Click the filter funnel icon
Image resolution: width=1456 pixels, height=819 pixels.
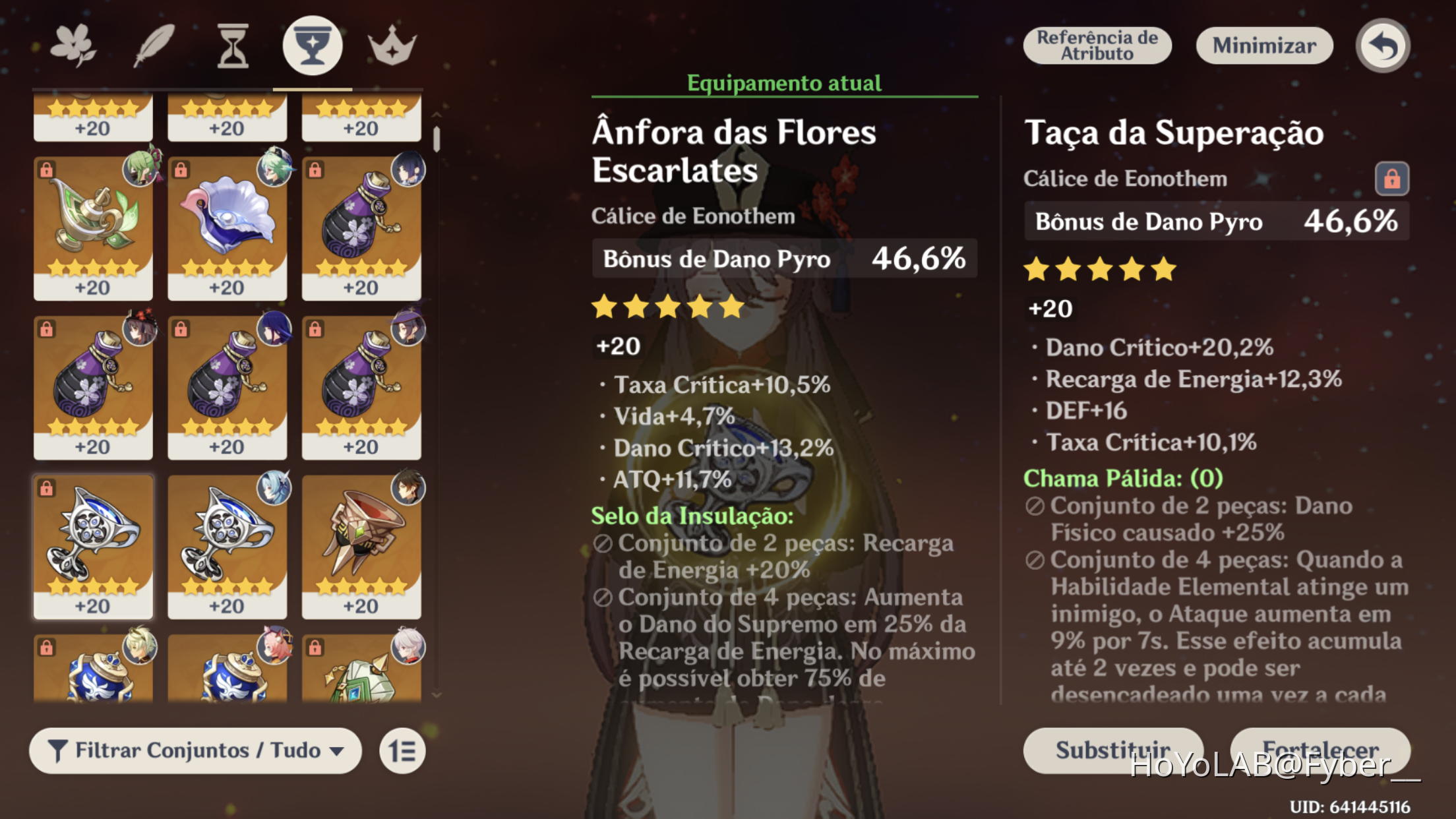59,750
